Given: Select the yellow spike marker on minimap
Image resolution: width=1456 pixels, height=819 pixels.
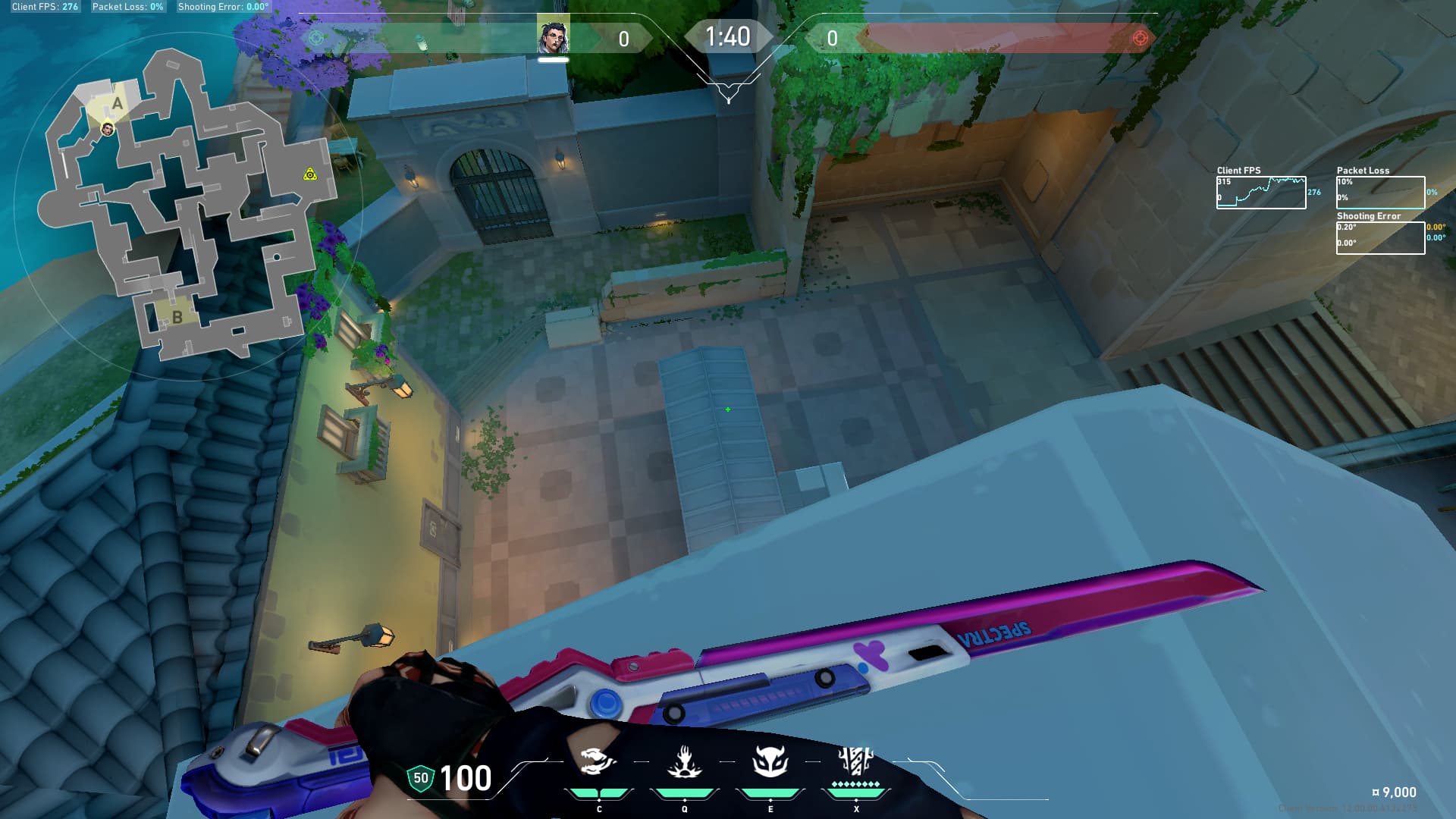Looking at the screenshot, I should point(309,175).
